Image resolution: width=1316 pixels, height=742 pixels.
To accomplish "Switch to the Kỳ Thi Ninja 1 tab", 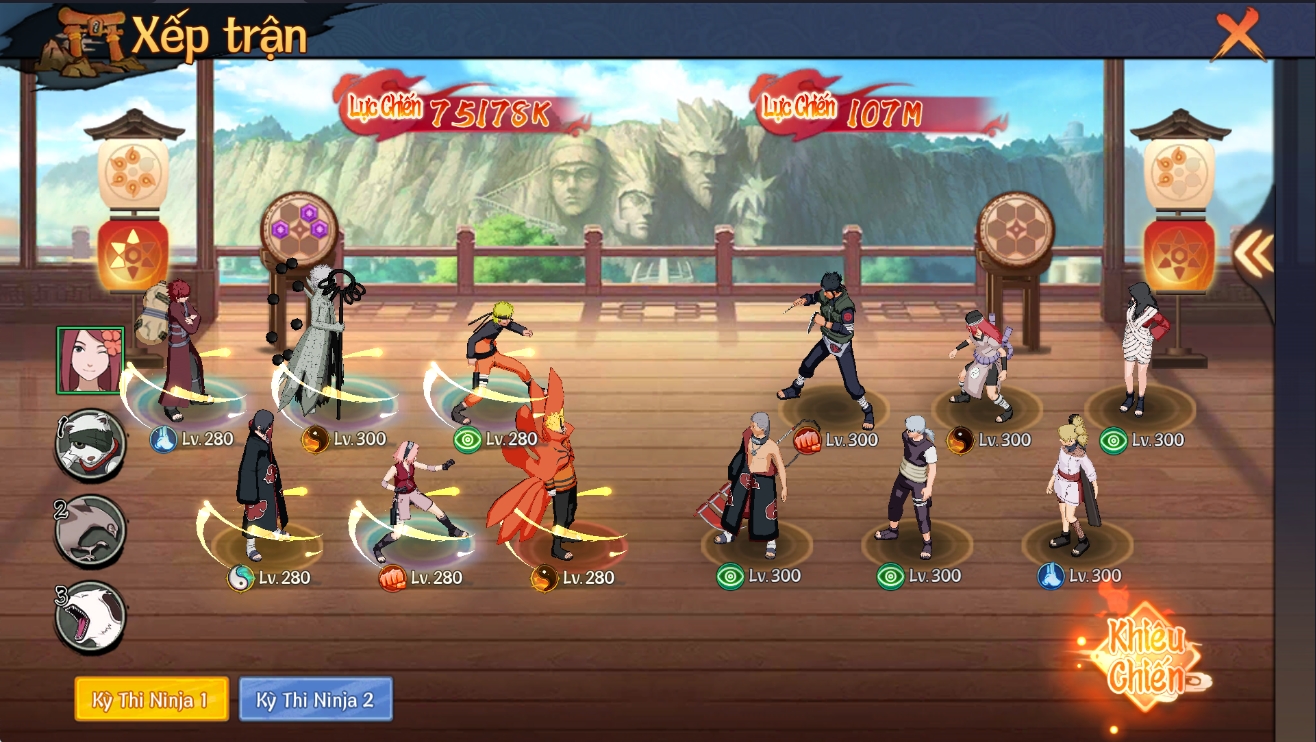I will (x=151, y=699).
